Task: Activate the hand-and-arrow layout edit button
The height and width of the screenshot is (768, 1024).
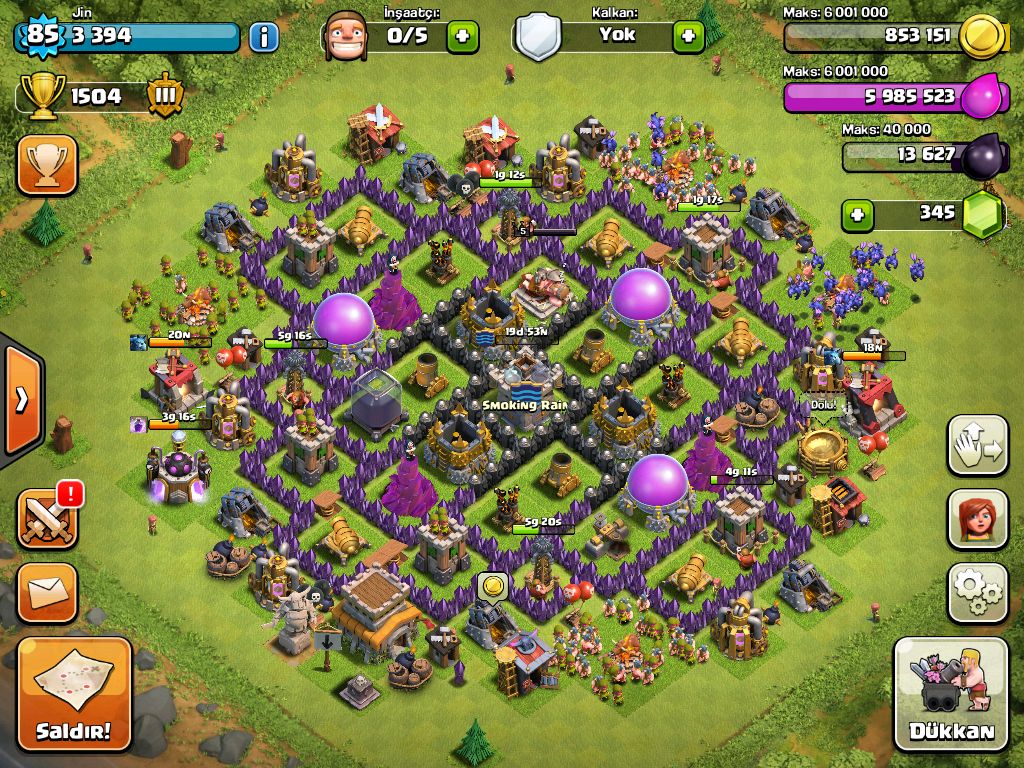Action: pos(978,447)
